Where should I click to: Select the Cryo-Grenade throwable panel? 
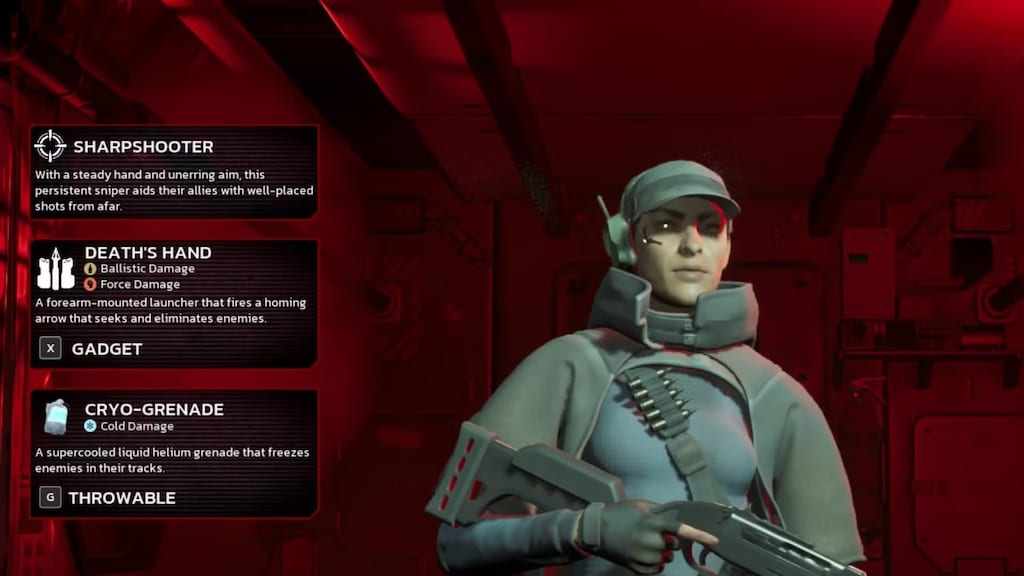[174, 453]
